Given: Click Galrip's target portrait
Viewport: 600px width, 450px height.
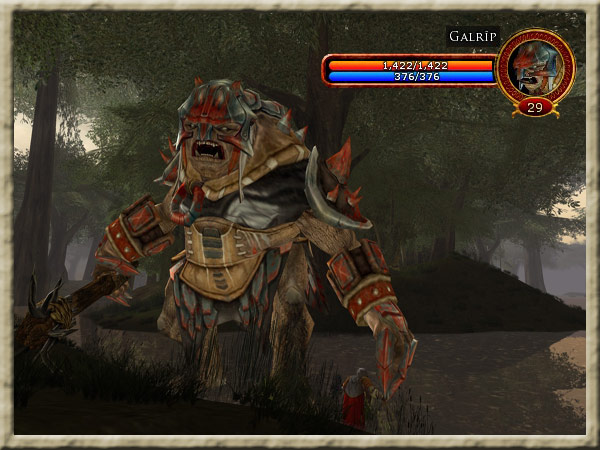Looking at the screenshot, I should click(534, 67).
